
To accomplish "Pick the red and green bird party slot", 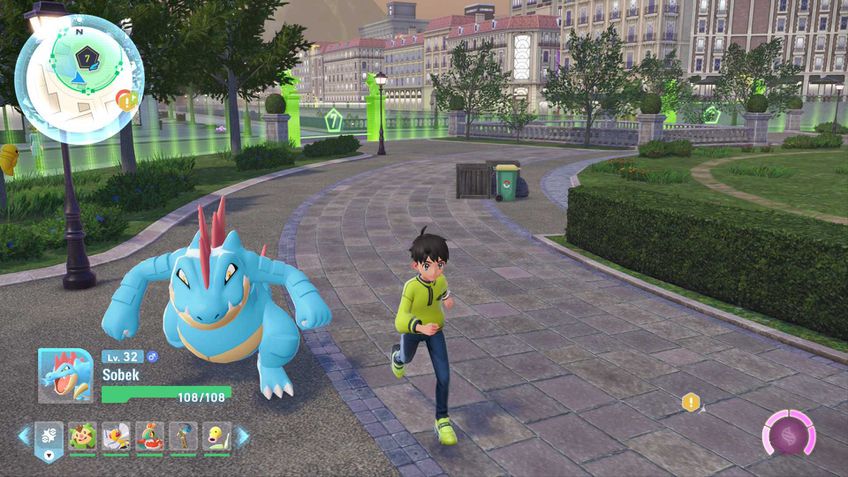I will [150, 436].
